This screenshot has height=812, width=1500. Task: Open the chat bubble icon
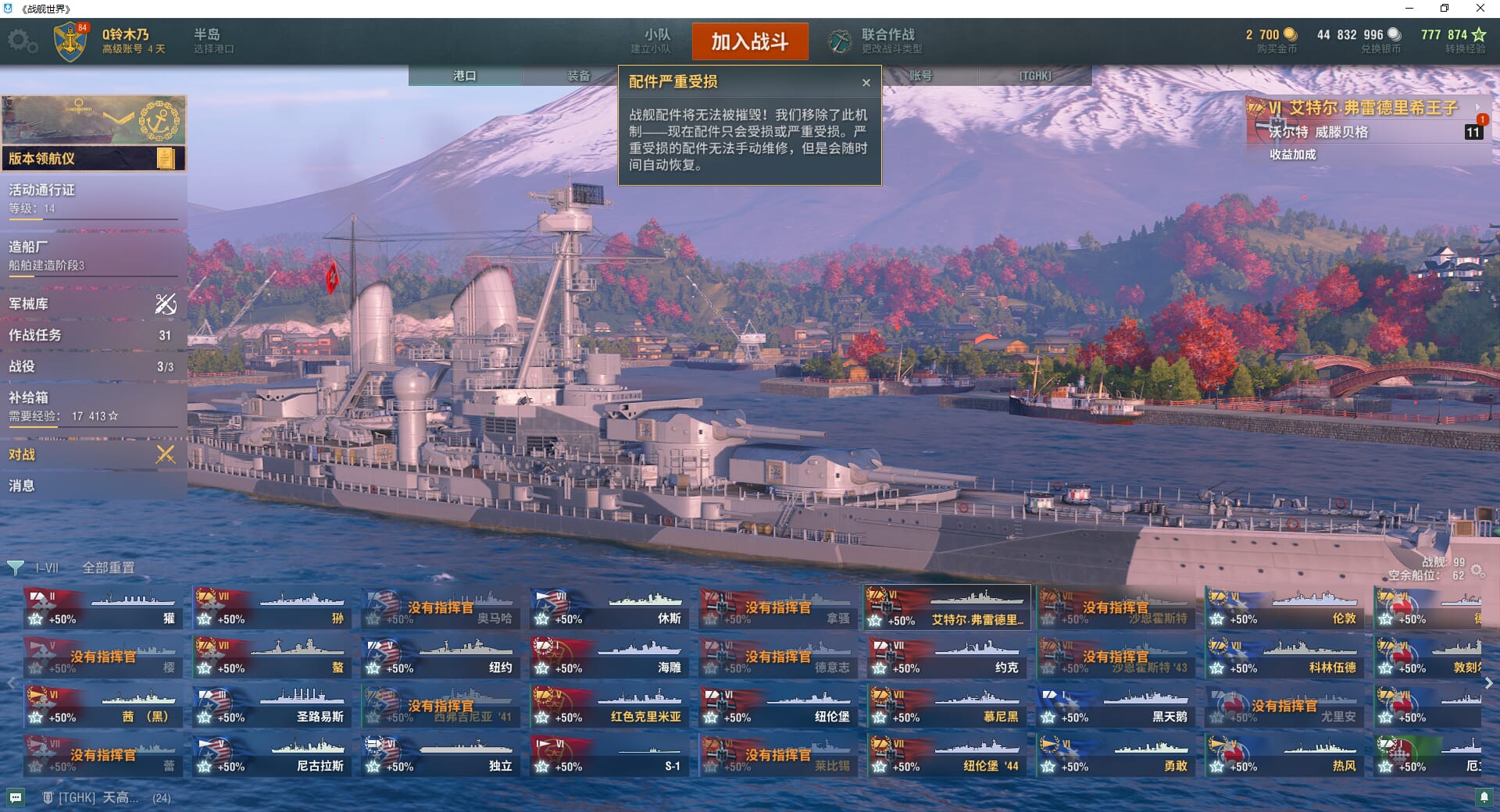pos(16,797)
